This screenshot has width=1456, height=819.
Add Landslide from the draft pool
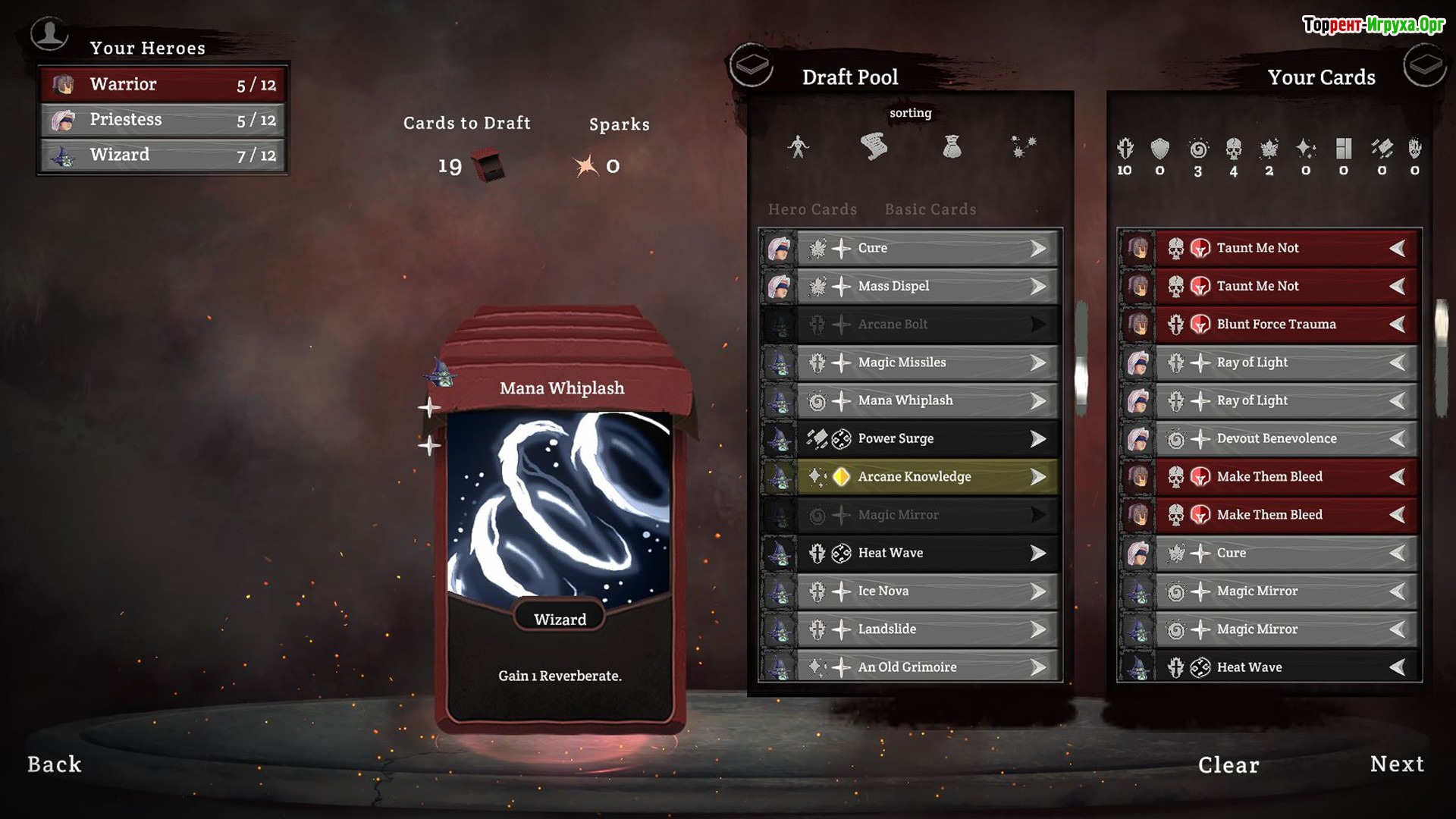tap(927, 629)
